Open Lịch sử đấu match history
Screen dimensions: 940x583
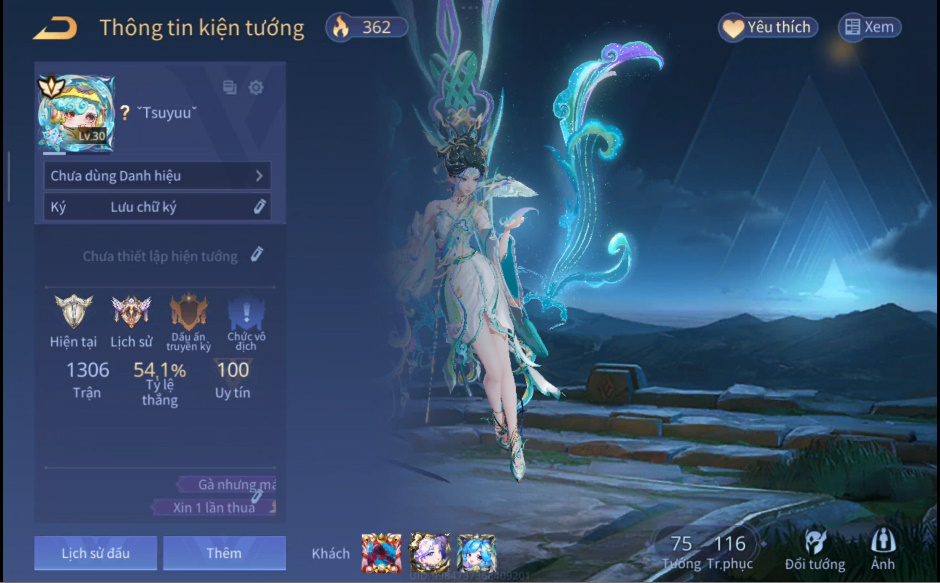(x=95, y=553)
